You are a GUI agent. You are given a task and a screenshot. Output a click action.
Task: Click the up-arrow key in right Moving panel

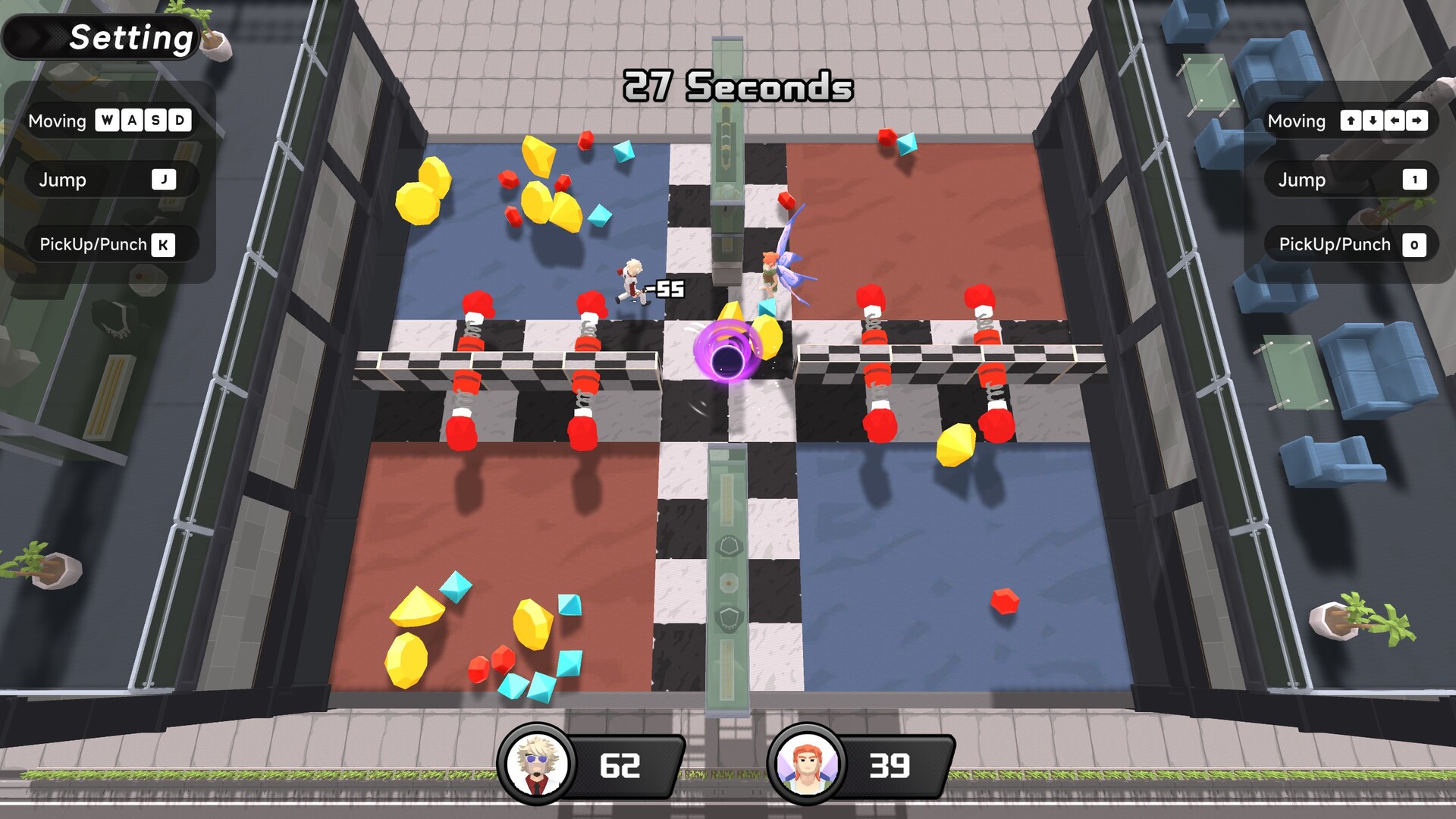coord(1353,121)
